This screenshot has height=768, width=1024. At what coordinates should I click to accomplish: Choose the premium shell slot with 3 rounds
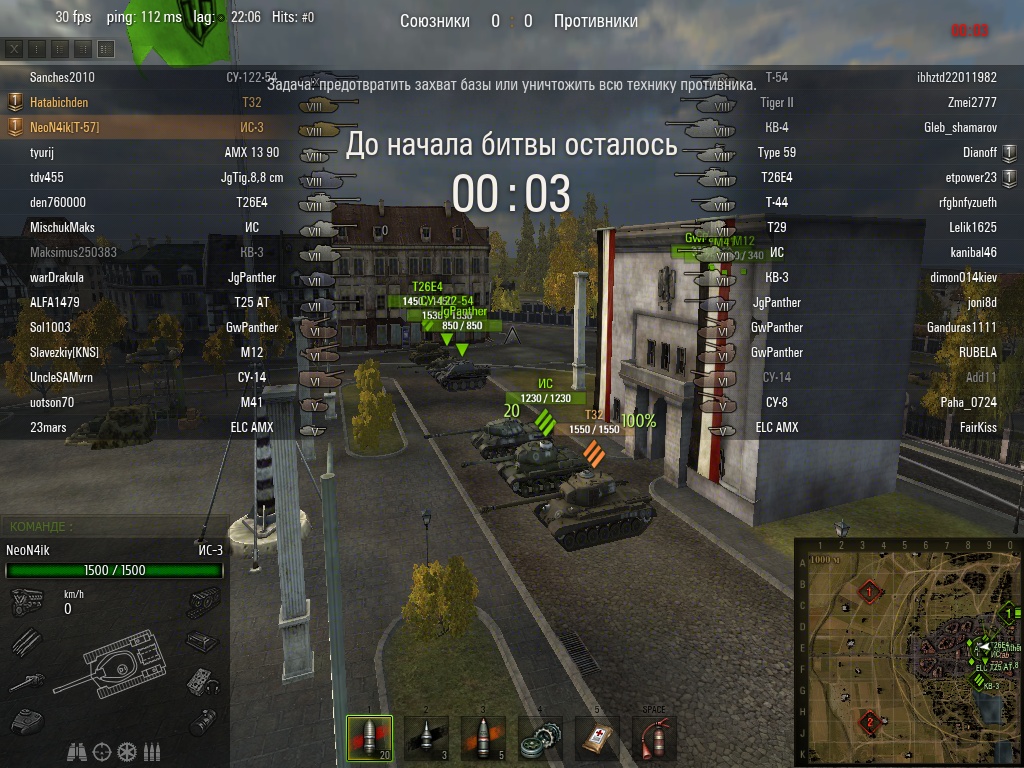point(426,739)
